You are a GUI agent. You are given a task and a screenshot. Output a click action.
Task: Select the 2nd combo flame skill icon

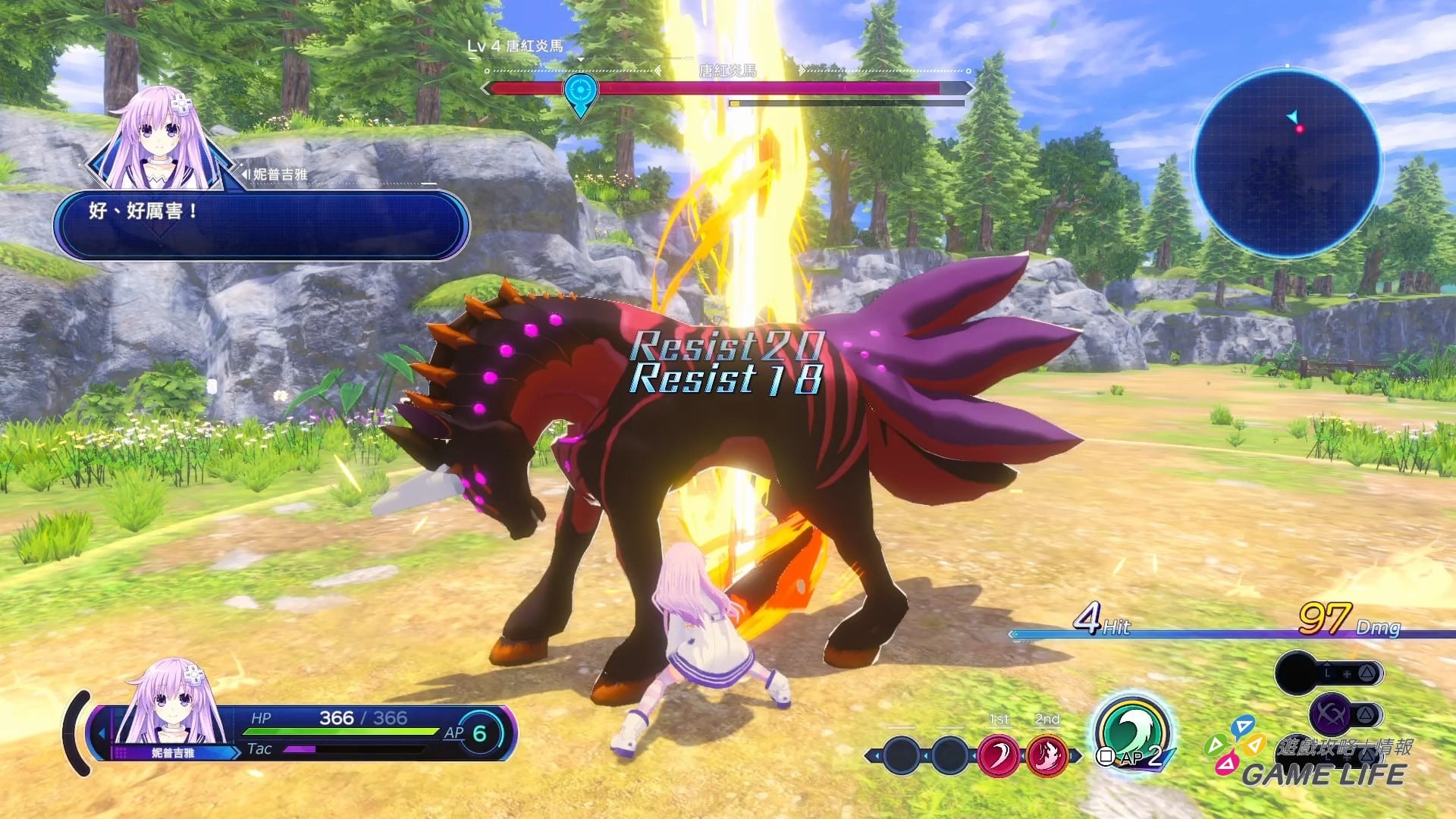[1047, 755]
